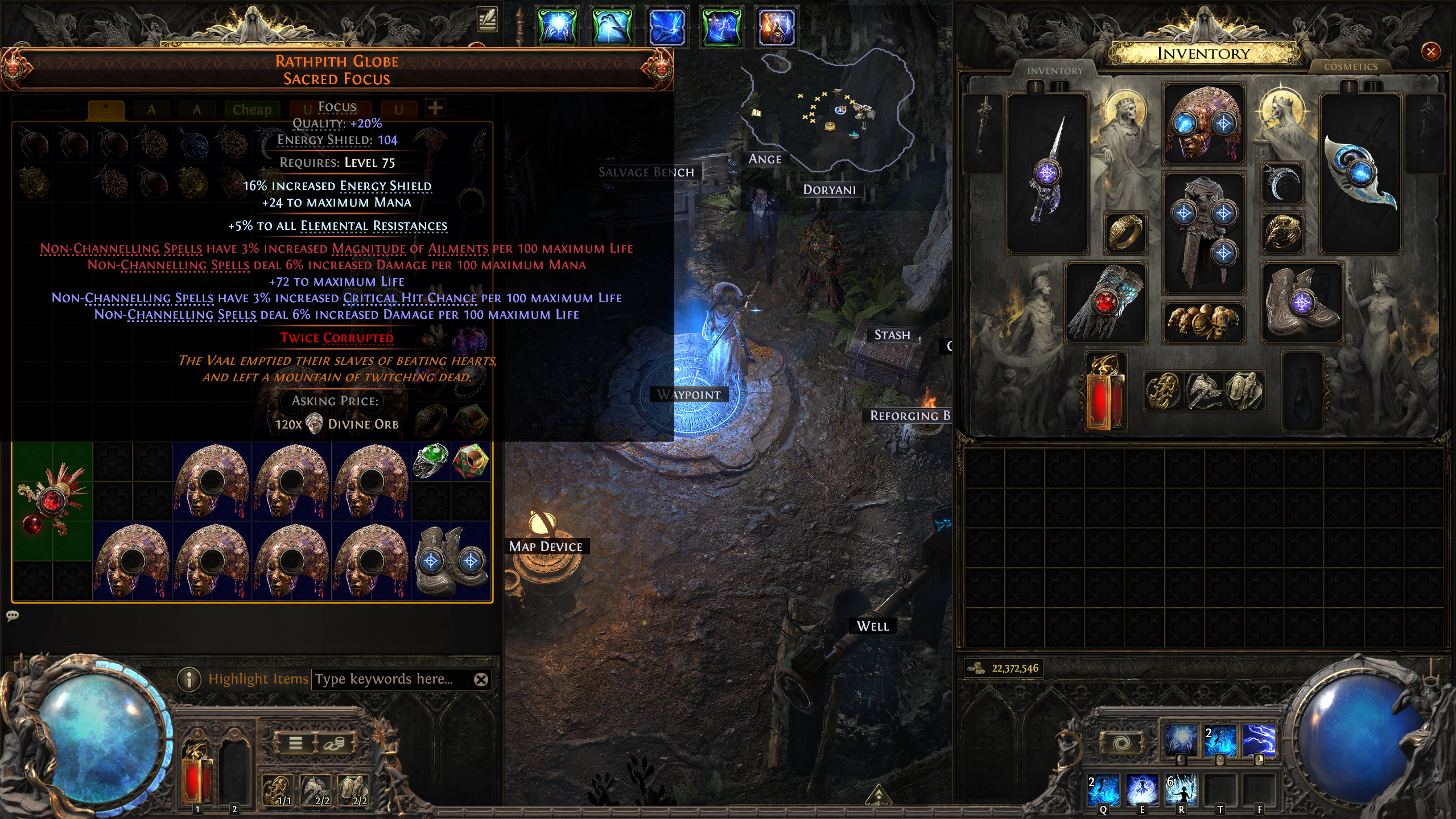Select the Rathpith Globe focus in stash
1456x819 pixels.
pos(52,501)
